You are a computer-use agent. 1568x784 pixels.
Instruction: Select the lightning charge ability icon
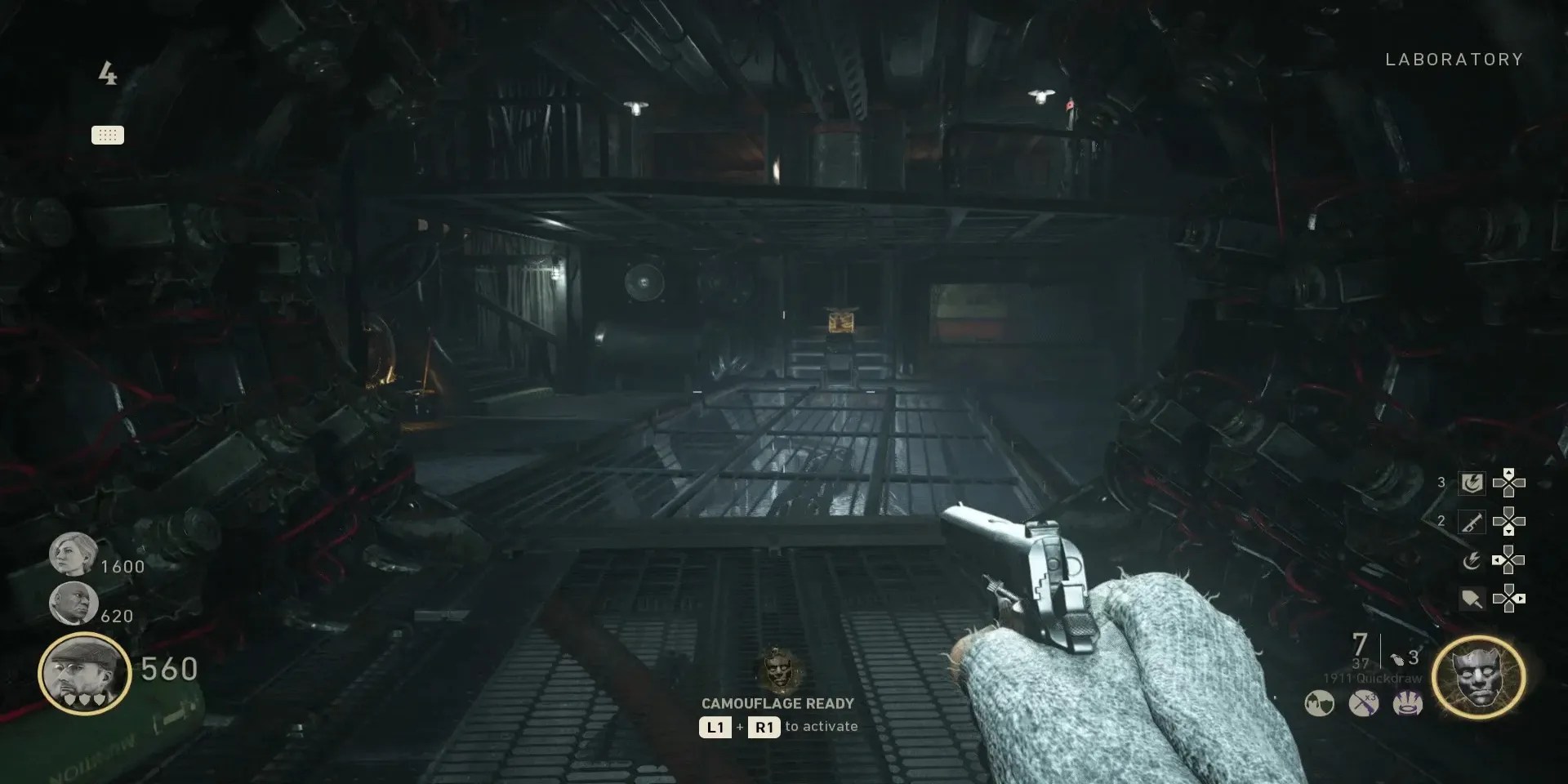point(1471,561)
